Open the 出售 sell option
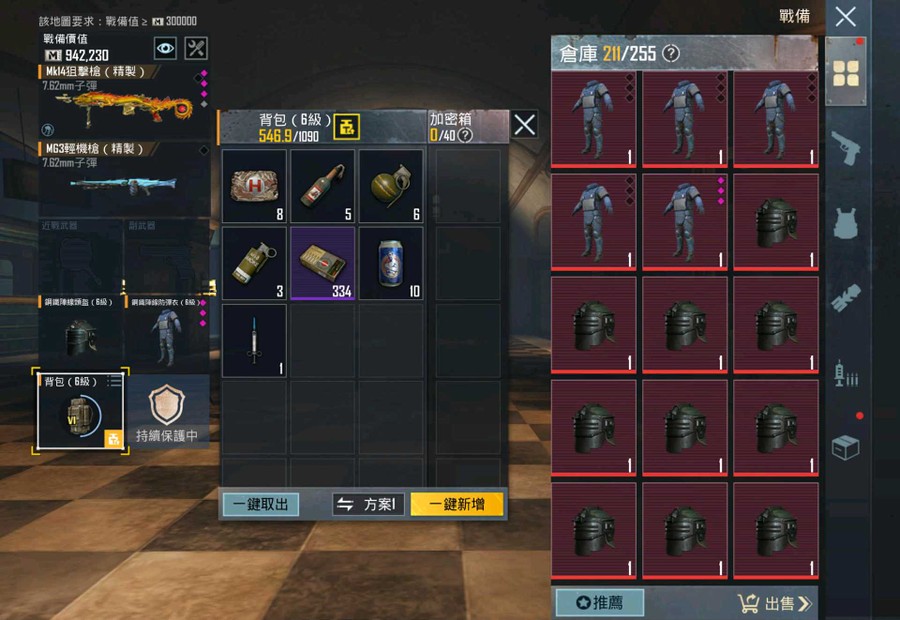The height and width of the screenshot is (620, 900). [775, 603]
